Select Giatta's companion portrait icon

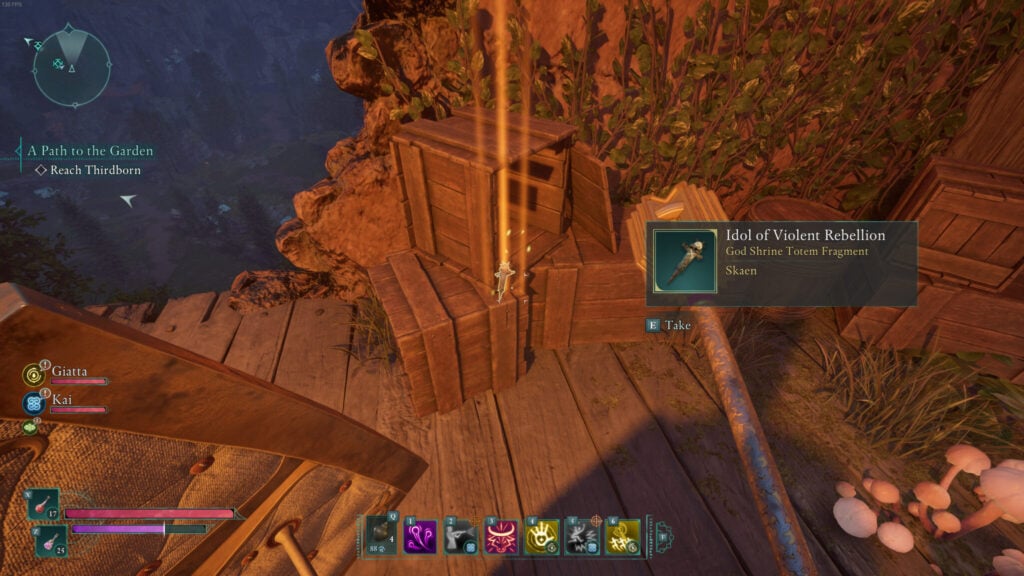tap(32, 375)
